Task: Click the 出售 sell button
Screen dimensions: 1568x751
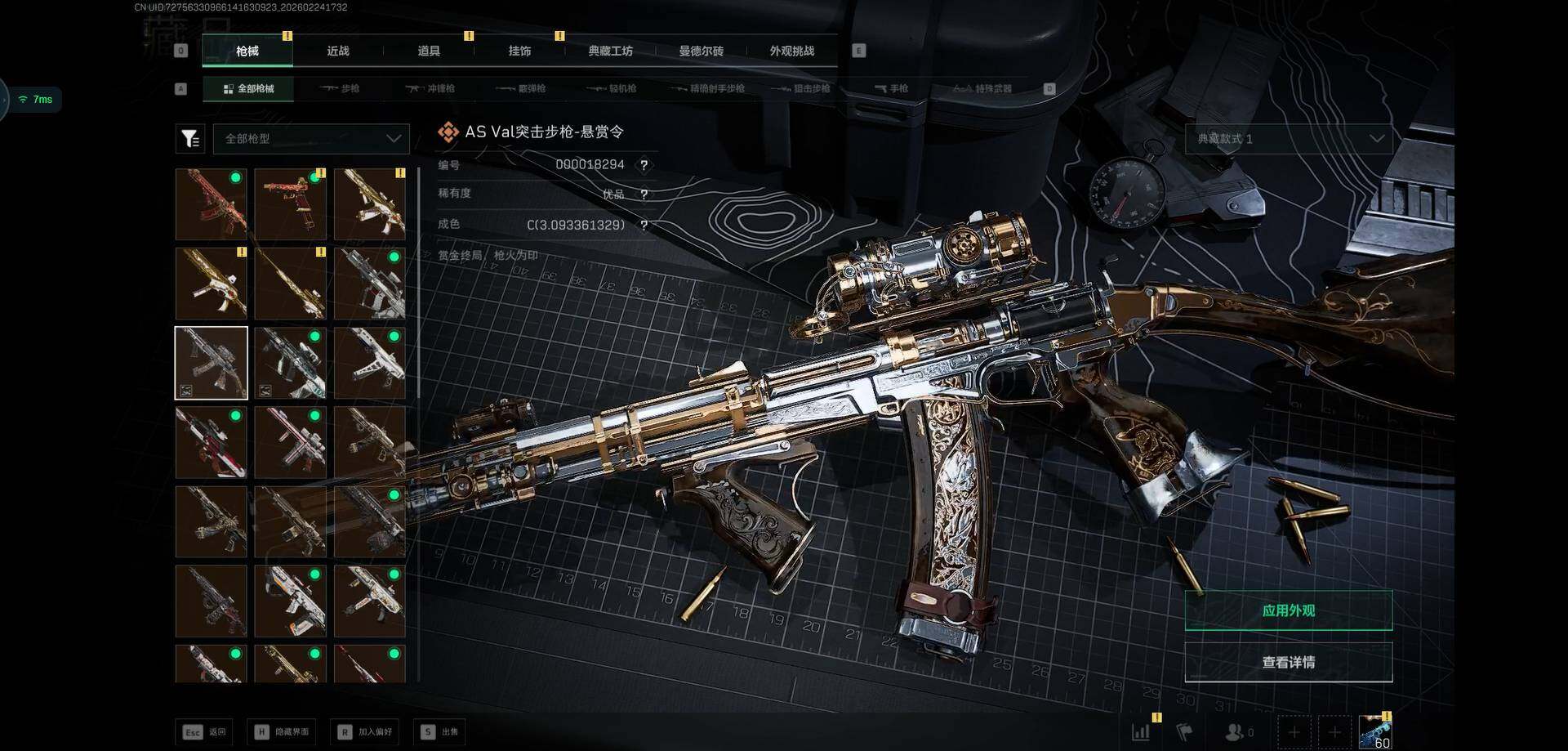Action: pyautogui.click(x=441, y=731)
